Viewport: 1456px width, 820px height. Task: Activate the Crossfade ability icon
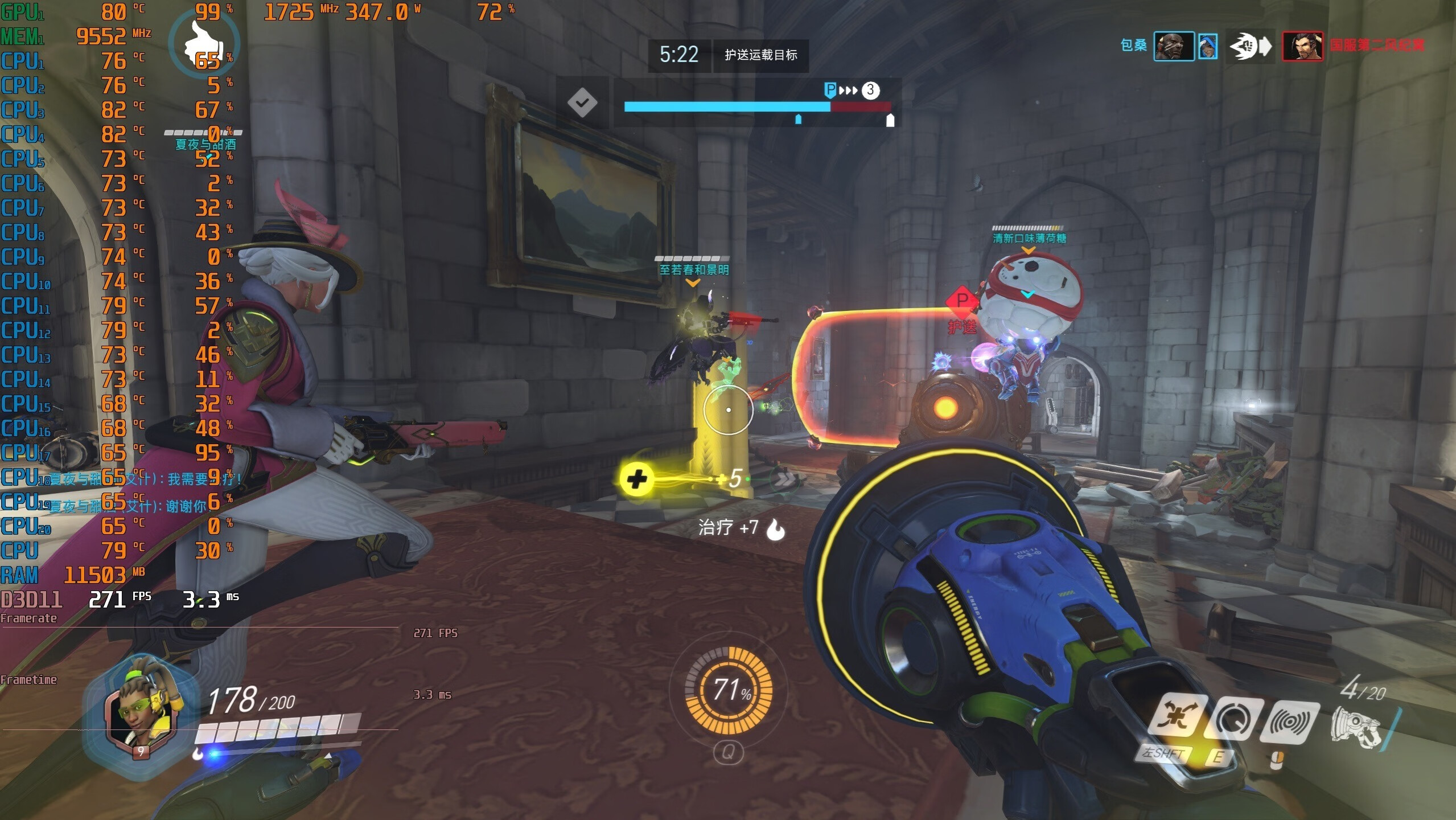[x=1176, y=716]
